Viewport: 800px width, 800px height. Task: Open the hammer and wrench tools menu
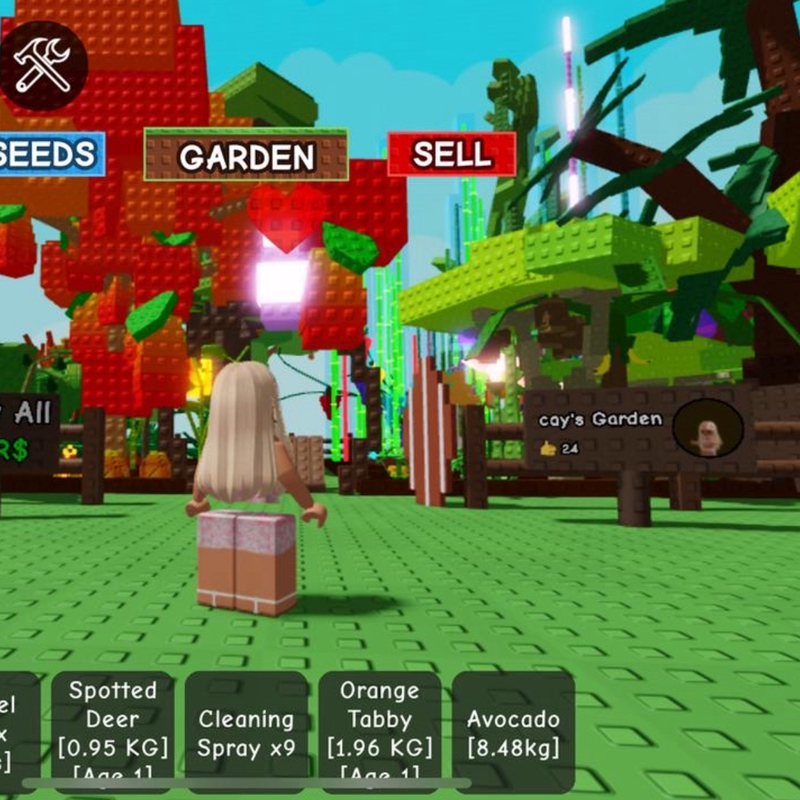pos(43,65)
